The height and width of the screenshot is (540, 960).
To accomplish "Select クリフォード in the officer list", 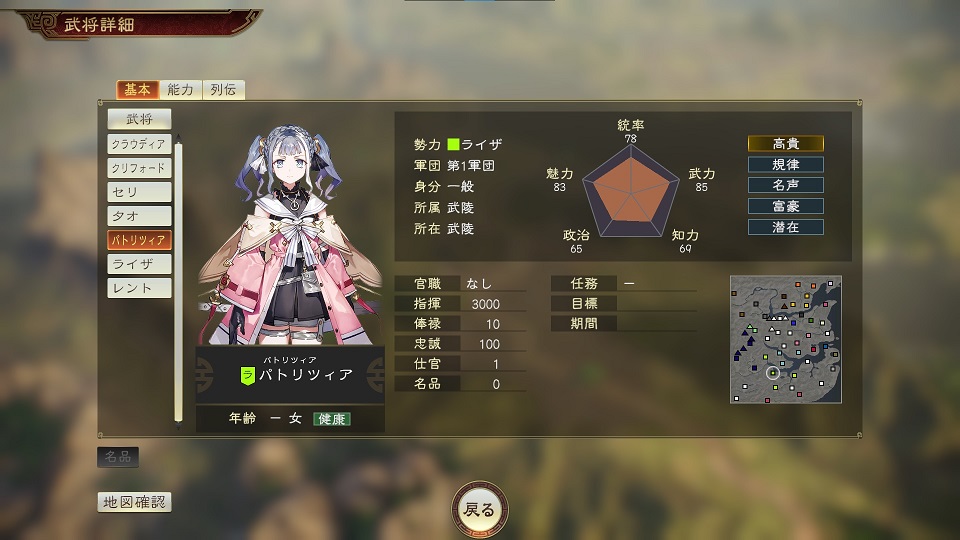I will 139,168.
